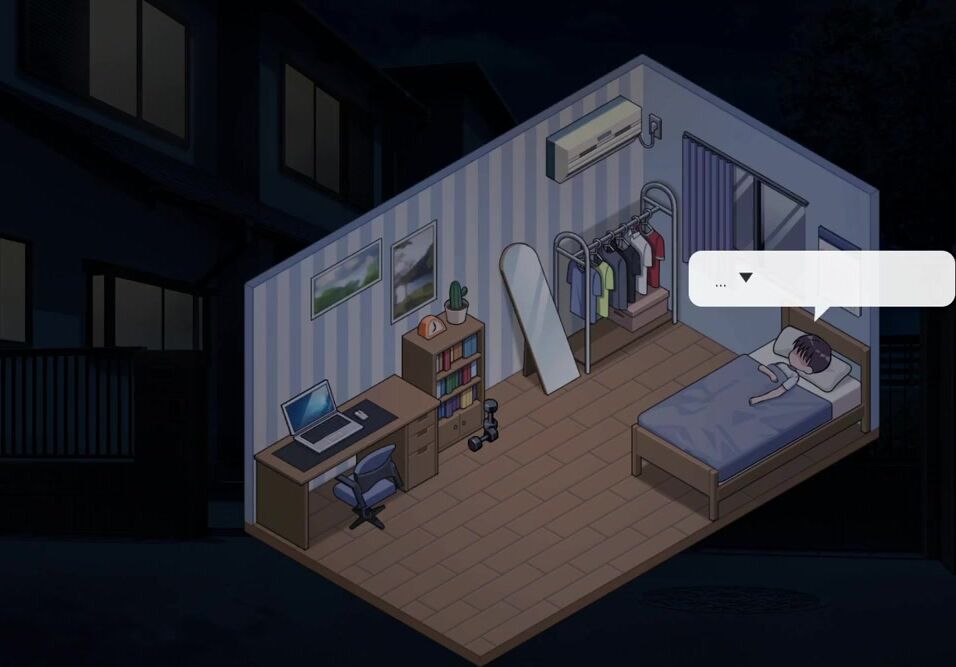Advance the dialogue using the arrow indicator

tap(745, 278)
